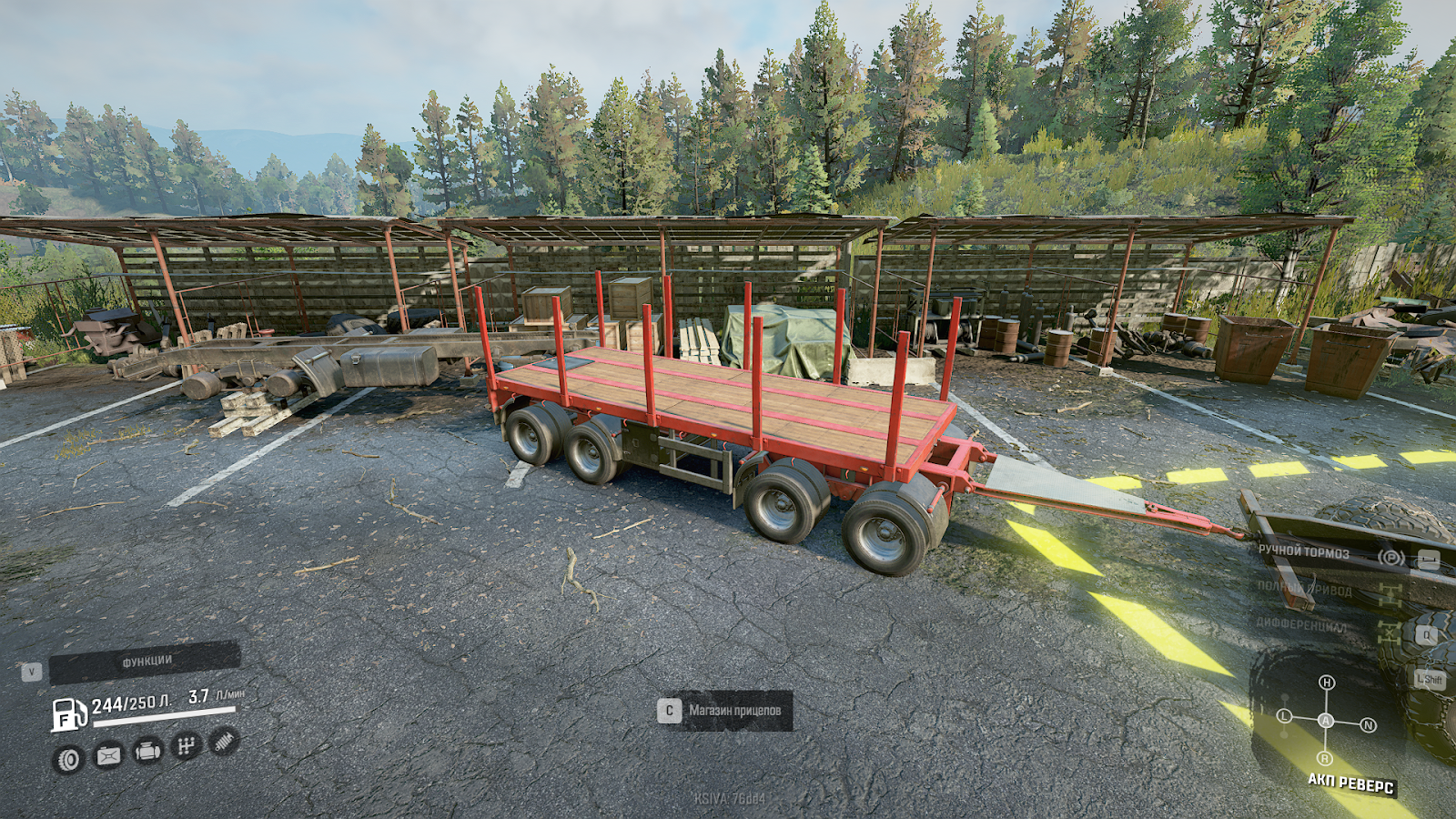
Task: Click the engine repair icon
Action: [148, 752]
